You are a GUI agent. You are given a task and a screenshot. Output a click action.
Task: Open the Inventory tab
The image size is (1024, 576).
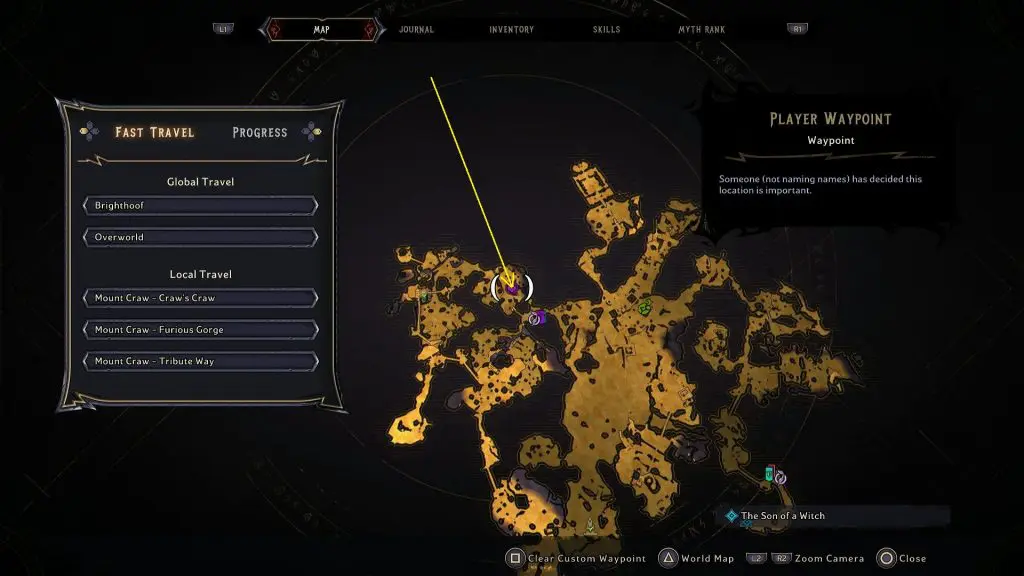coord(511,30)
